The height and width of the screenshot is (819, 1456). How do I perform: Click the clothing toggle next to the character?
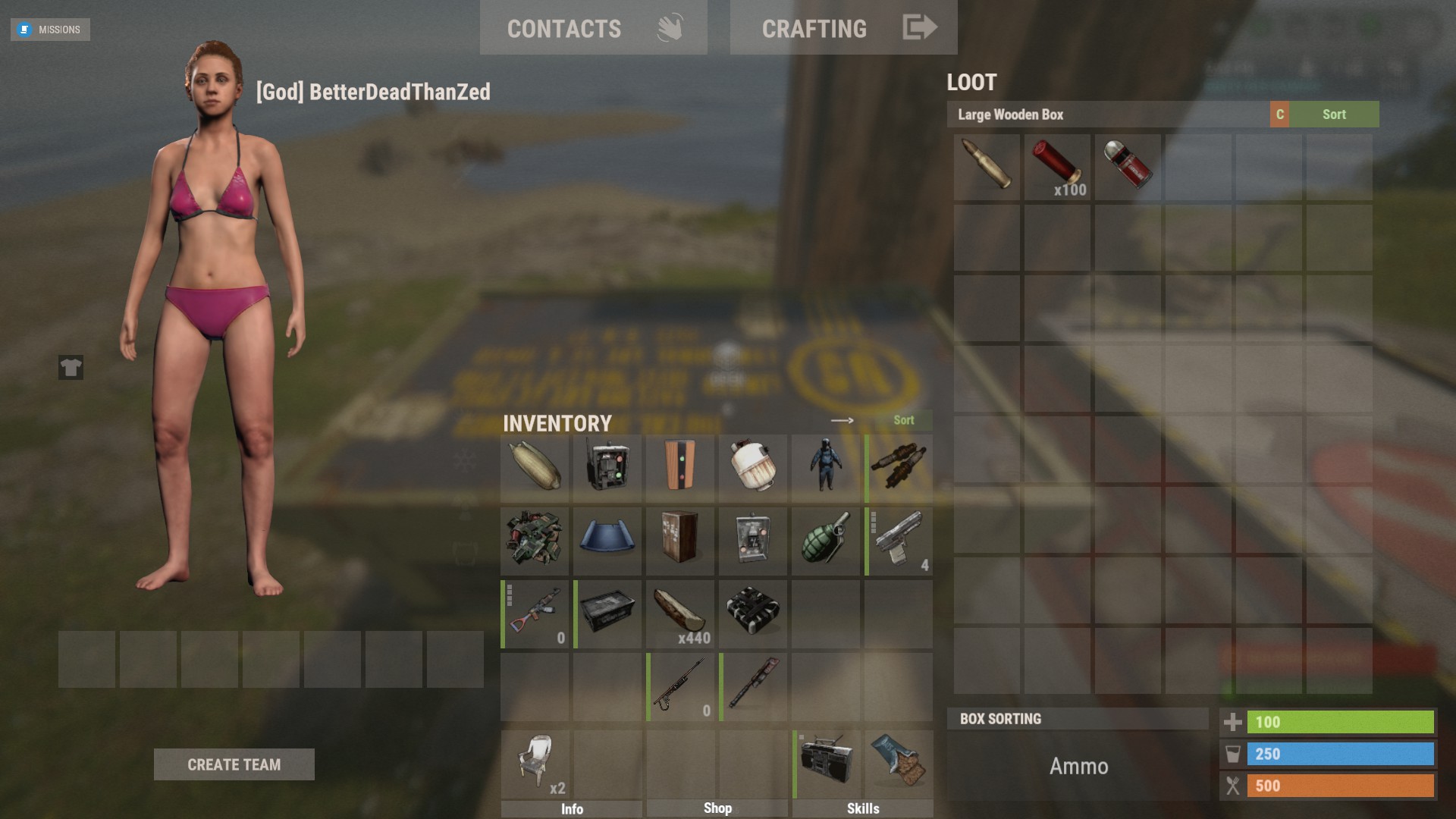(70, 369)
